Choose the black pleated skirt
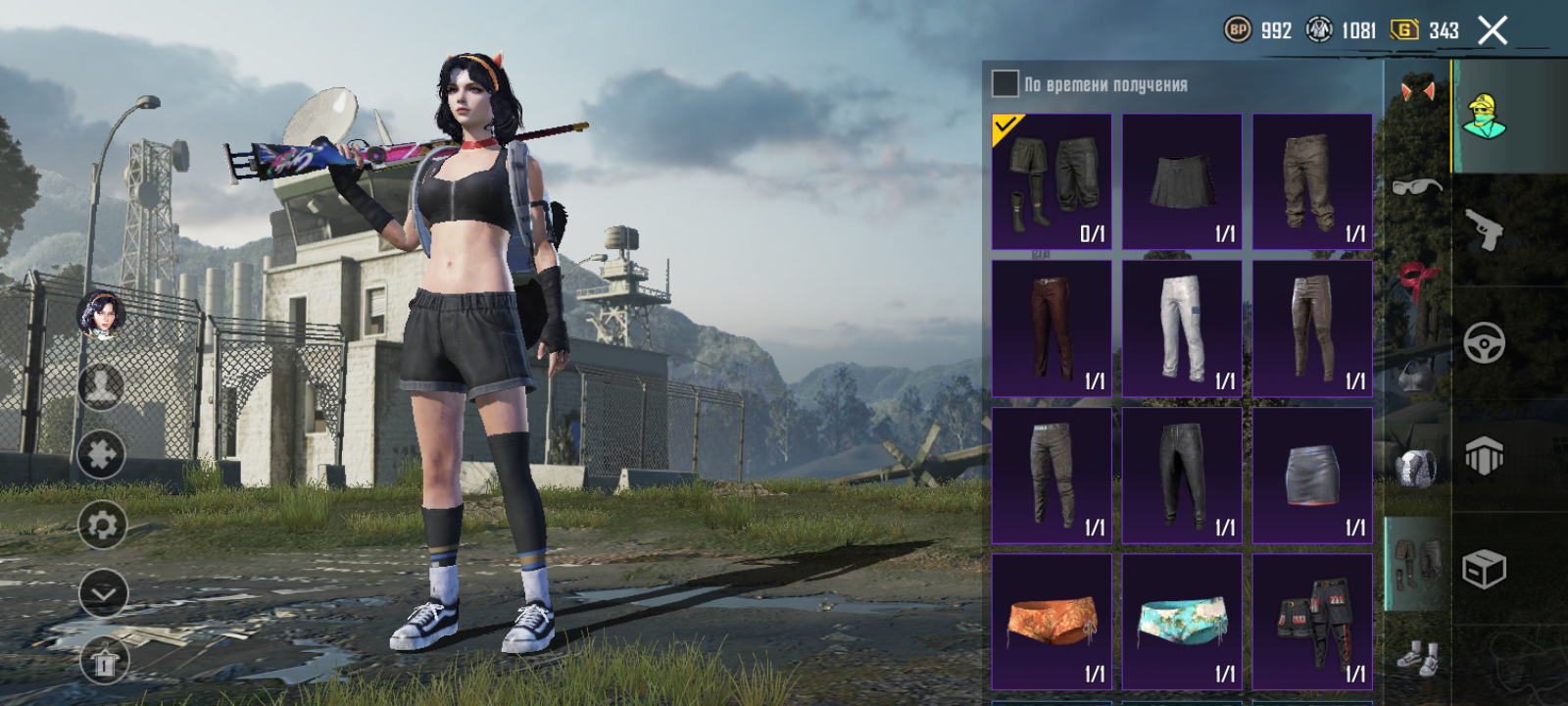Screen dimensions: 1568x706 pos(1182,181)
